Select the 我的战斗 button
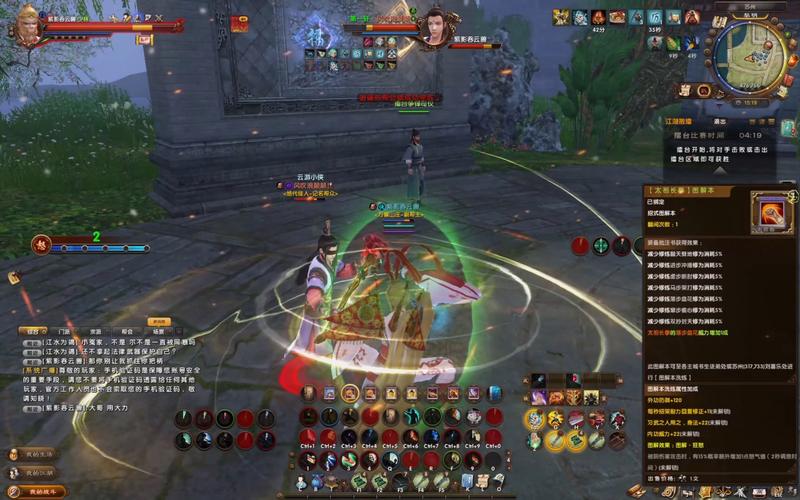Screen dimensions: 800x500 click(36, 490)
